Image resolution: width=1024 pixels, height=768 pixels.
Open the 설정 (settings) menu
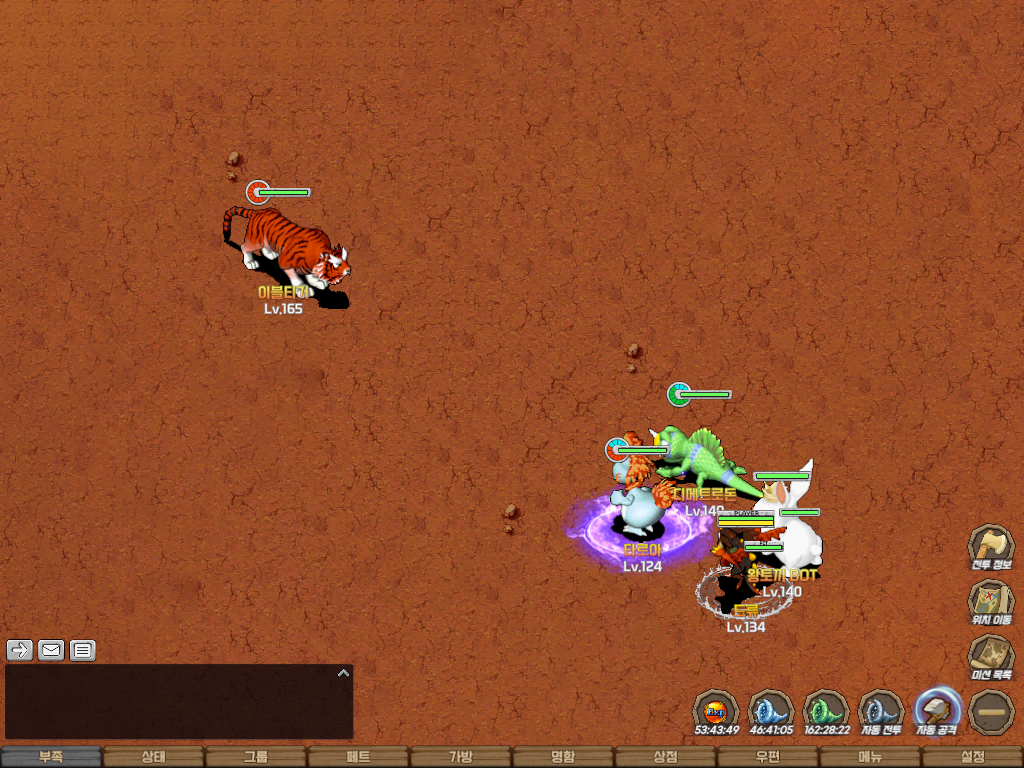point(972,757)
